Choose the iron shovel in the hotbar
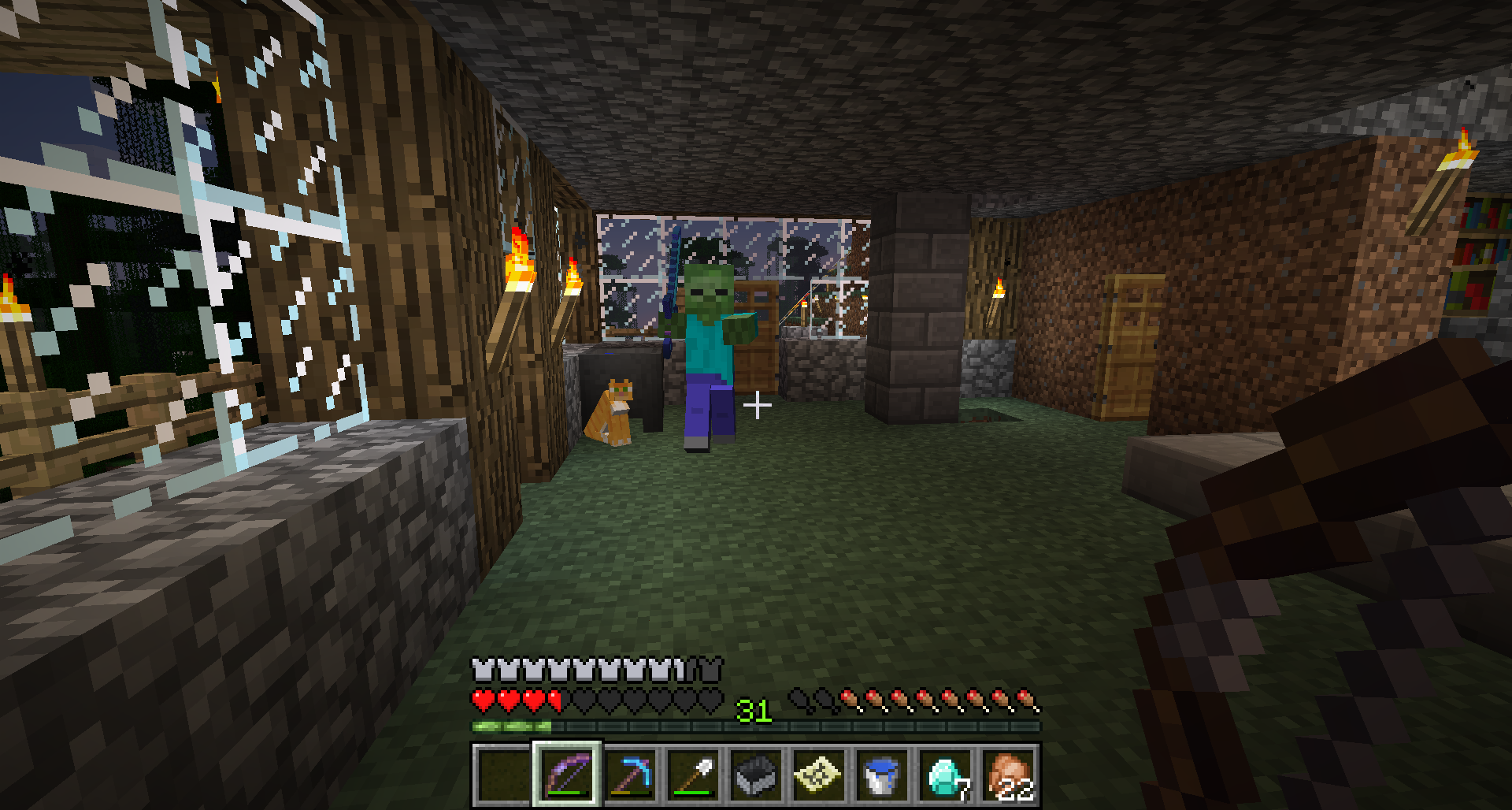This screenshot has height=810, width=1512. (x=694, y=775)
